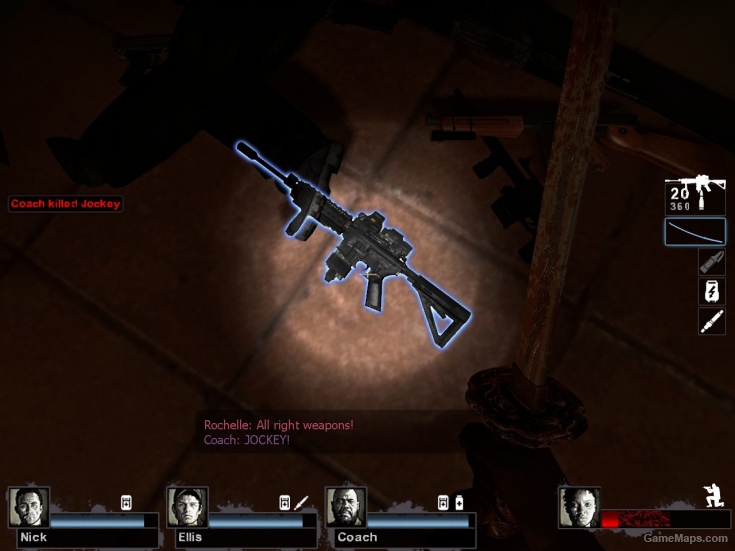Click Ellis's teammate portrait
735x551 pixels.
tap(187, 508)
